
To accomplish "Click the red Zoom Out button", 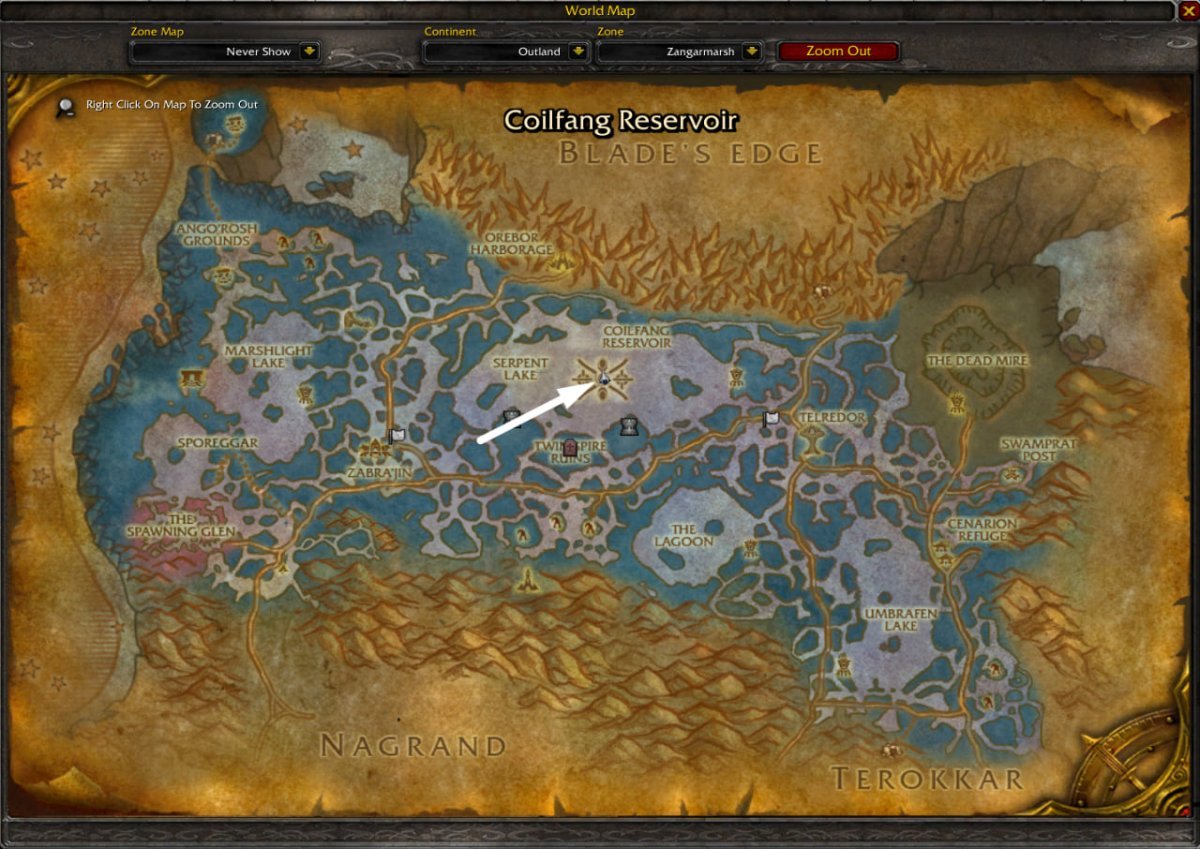I will 838,51.
